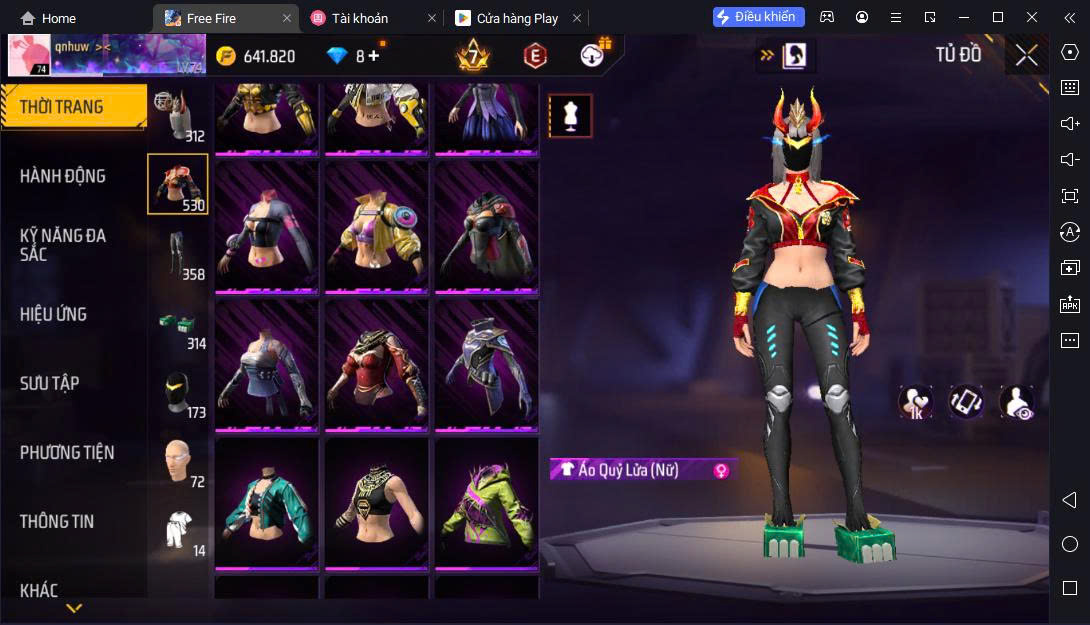Click the add diamonds plus button
Viewport: 1090px width, 625px height.
click(374, 56)
